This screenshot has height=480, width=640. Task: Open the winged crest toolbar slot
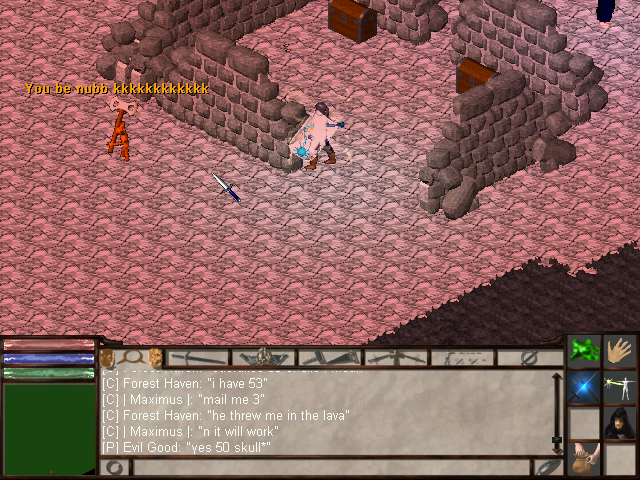tap(264, 357)
